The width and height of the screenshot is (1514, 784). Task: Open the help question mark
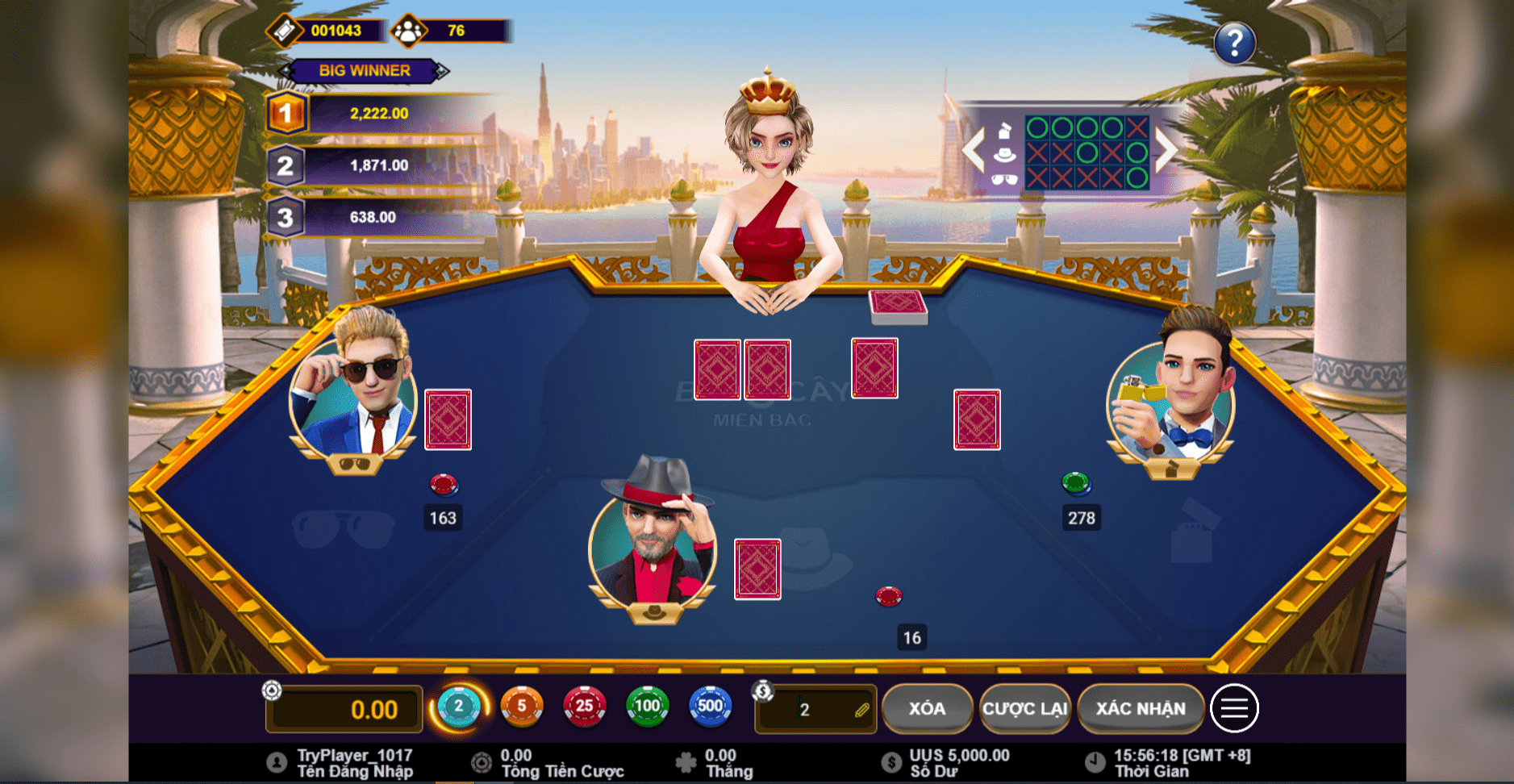click(x=1234, y=43)
